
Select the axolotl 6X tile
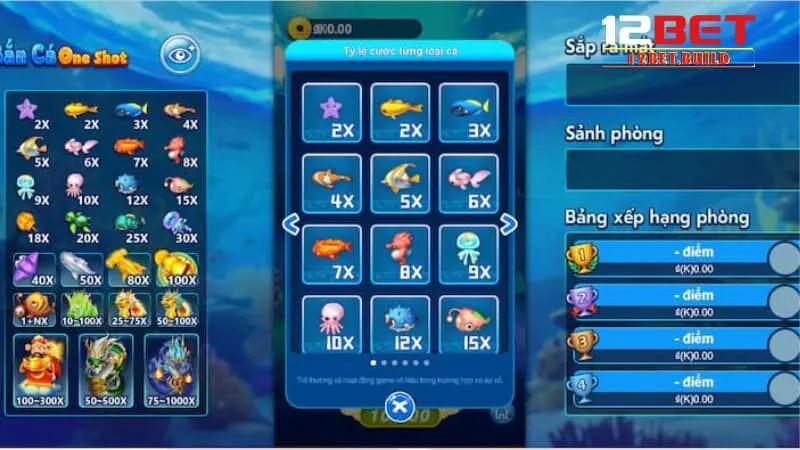(468, 183)
